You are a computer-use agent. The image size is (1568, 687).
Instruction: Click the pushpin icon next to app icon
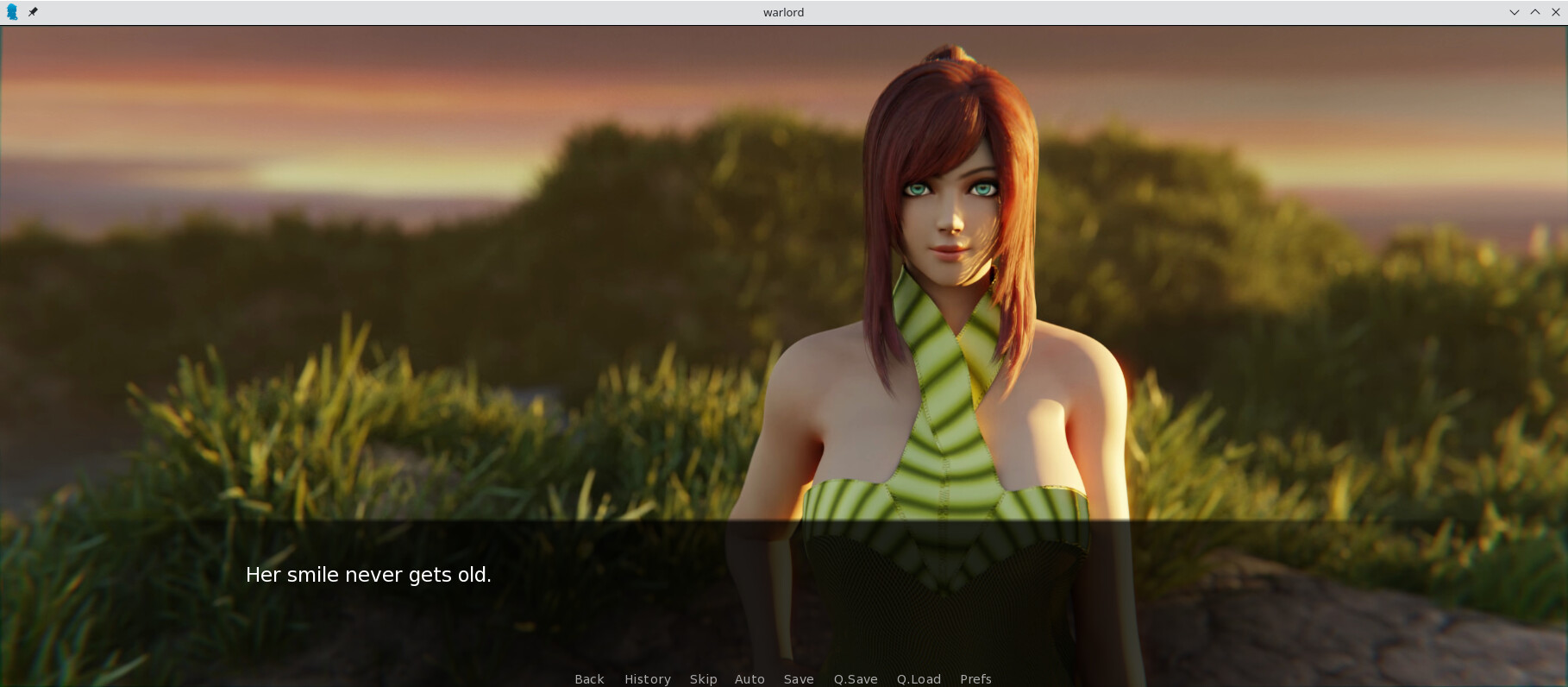pyautogui.click(x=34, y=12)
